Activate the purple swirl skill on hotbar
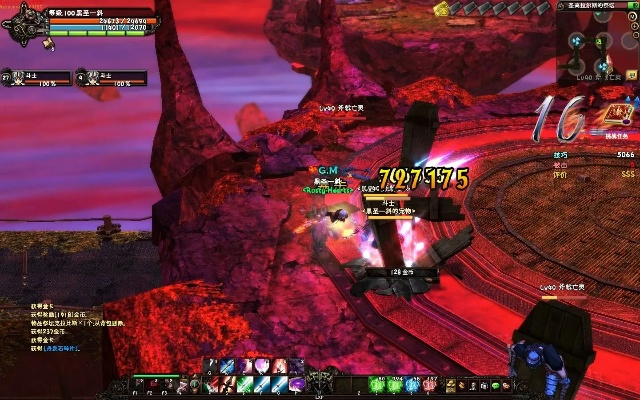Screen dimensions: 640x400 coord(298,384)
